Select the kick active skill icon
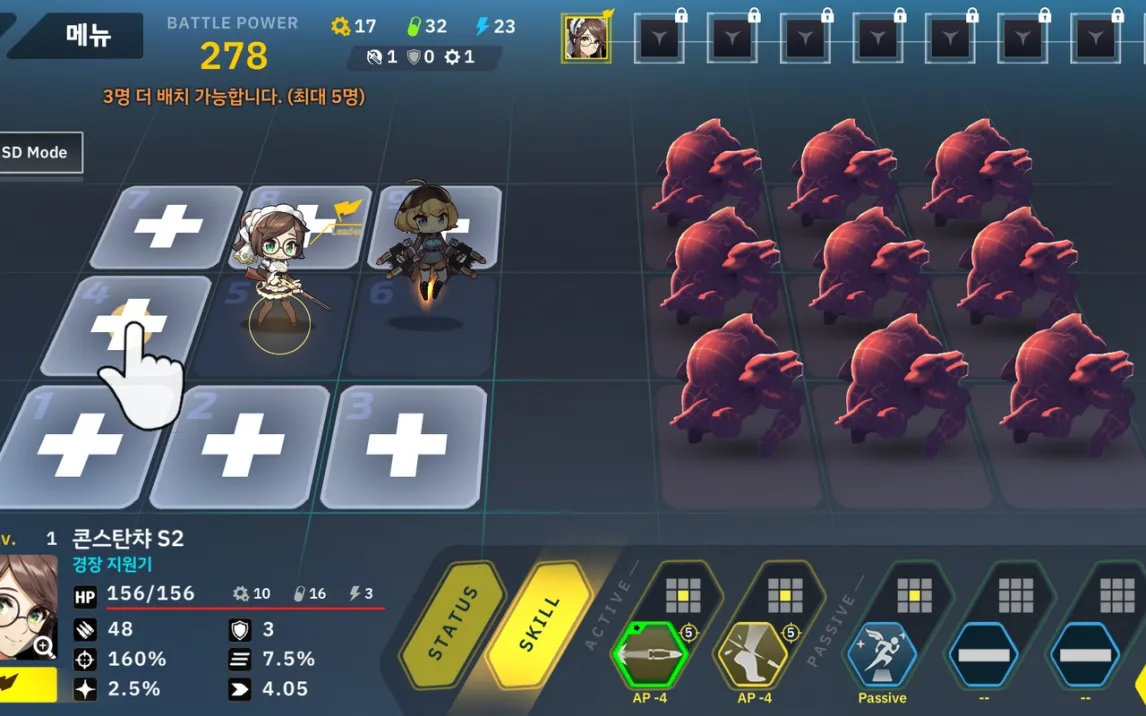1146x716 pixels. tap(753, 655)
